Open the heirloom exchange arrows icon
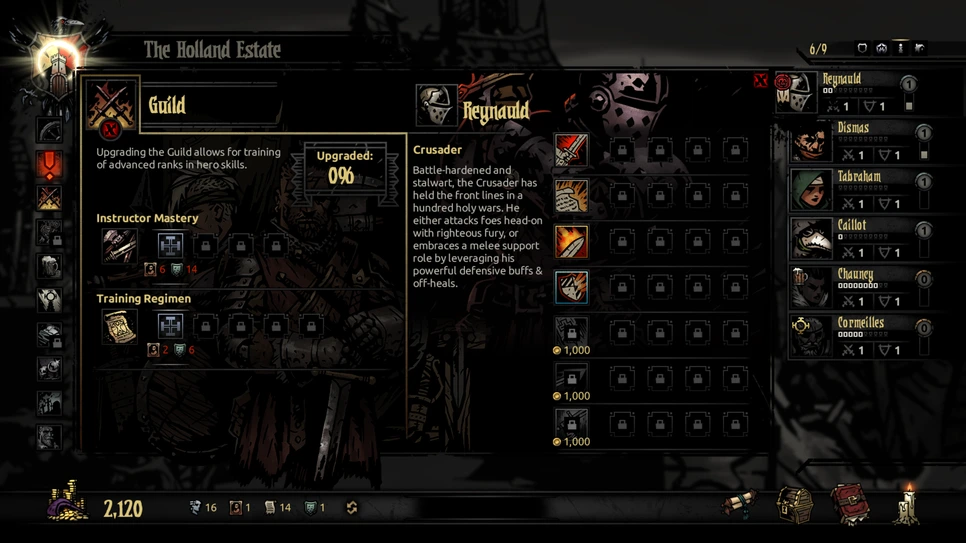The height and width of the screenshot is (543, 966). (x=352, y=508)
